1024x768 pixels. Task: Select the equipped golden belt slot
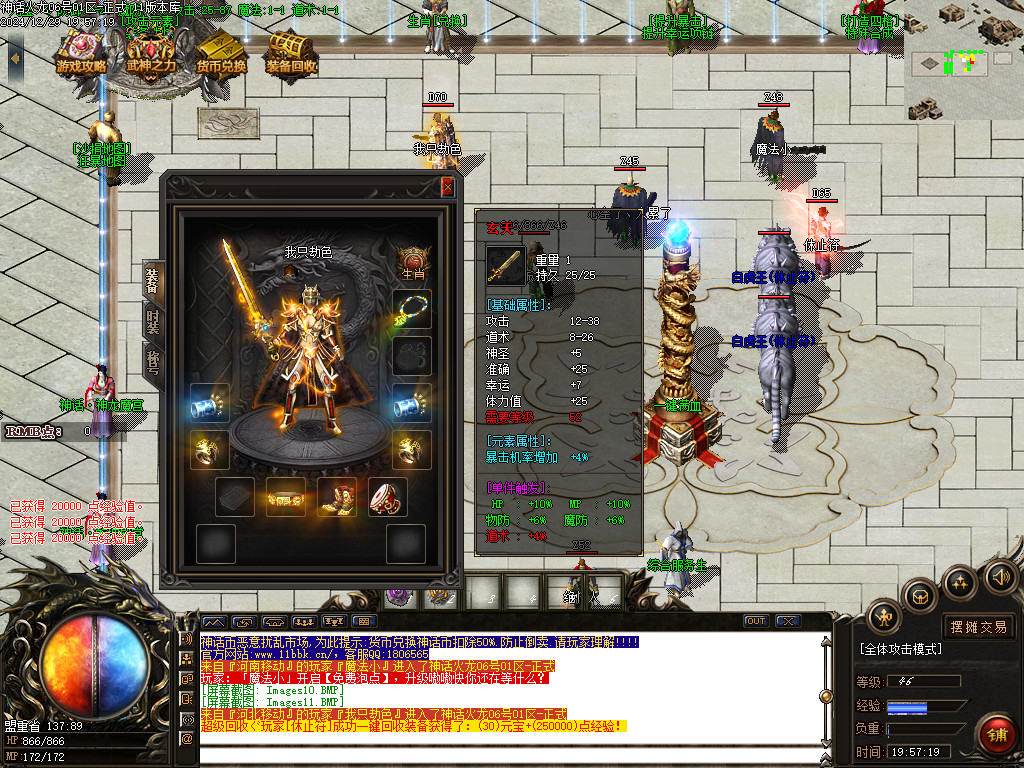click(x=286, y=497)
